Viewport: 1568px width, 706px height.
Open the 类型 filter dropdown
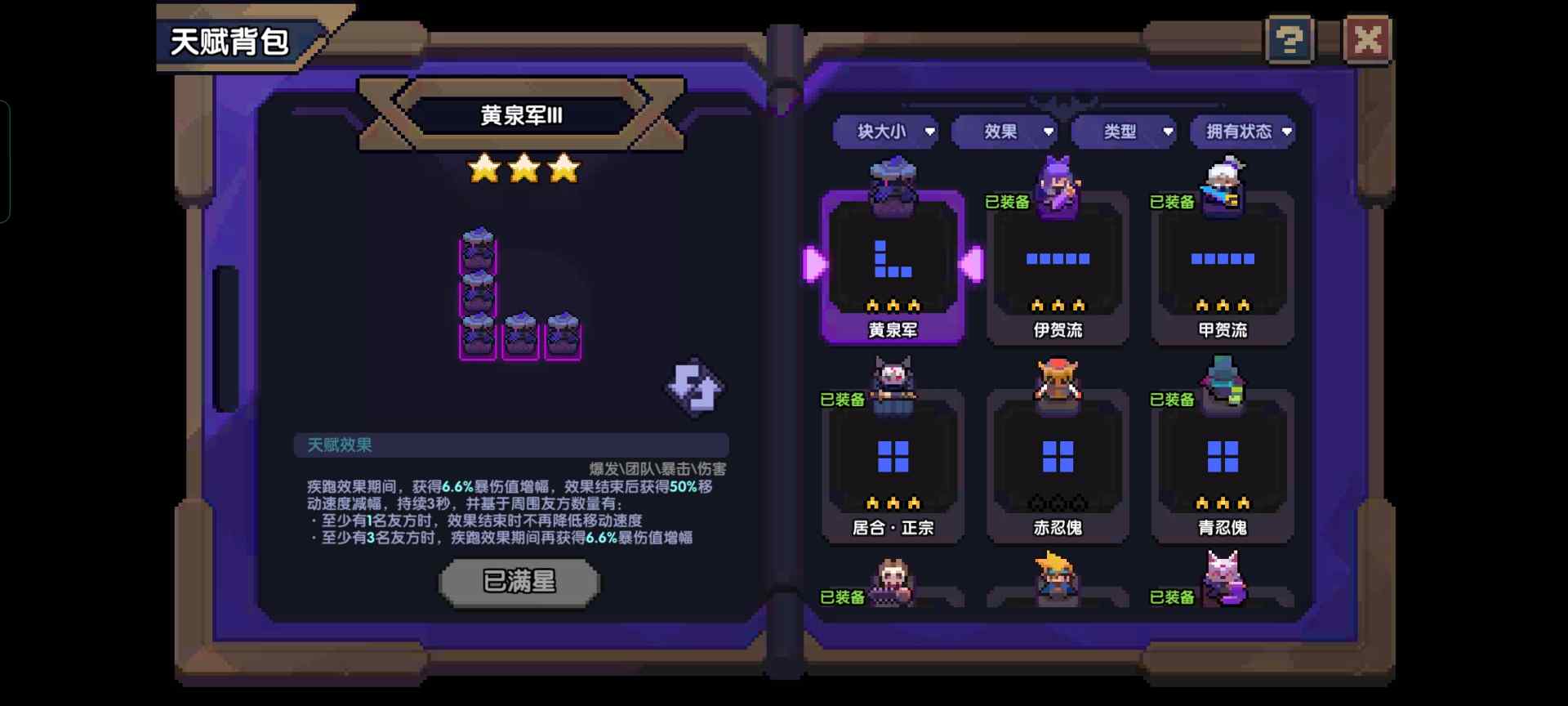coord(1125,132)
